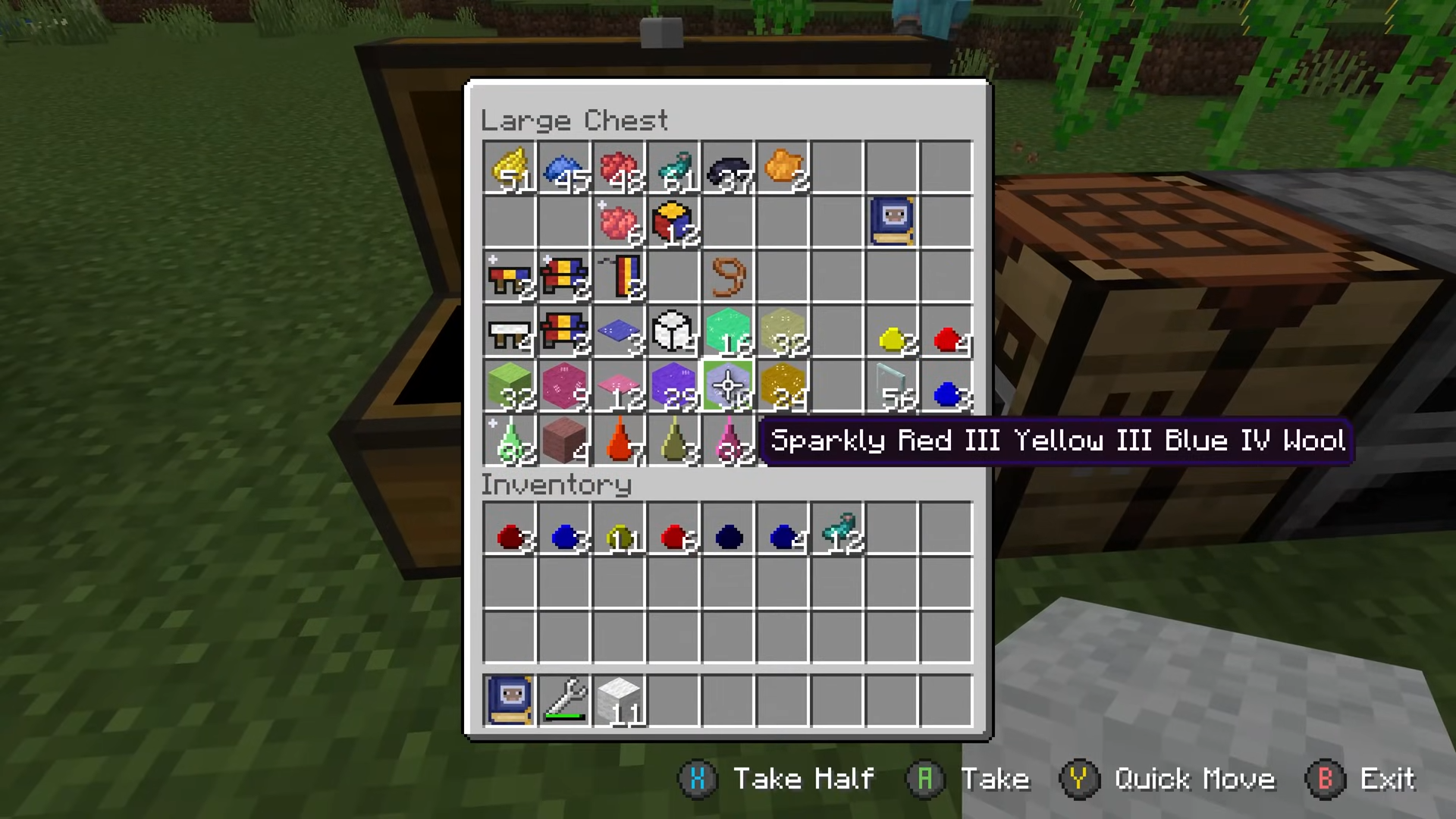
Task: Take the purple sparkly wool stack of 29
Action: [673, 386]
